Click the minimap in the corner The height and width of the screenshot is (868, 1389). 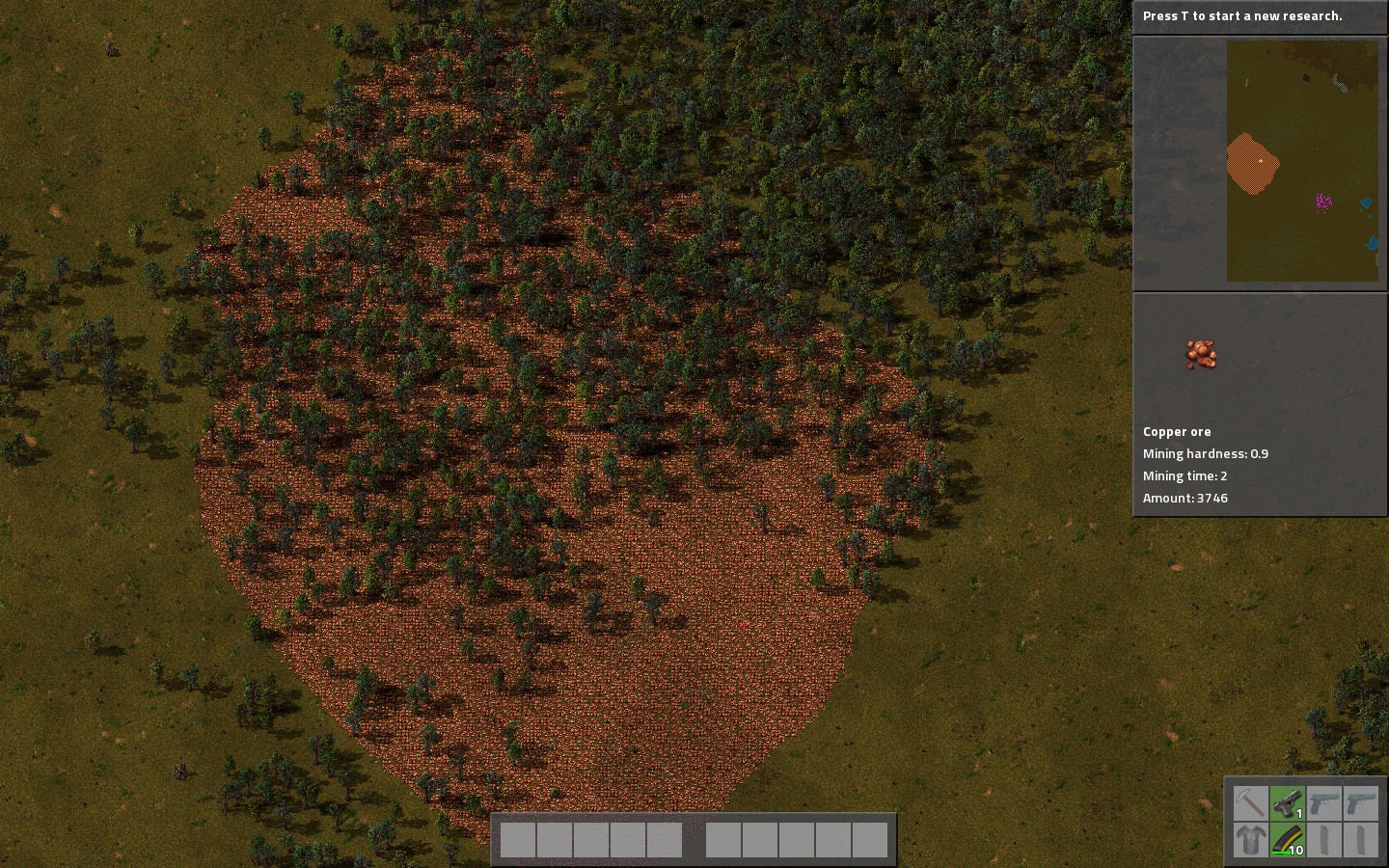1302,161
